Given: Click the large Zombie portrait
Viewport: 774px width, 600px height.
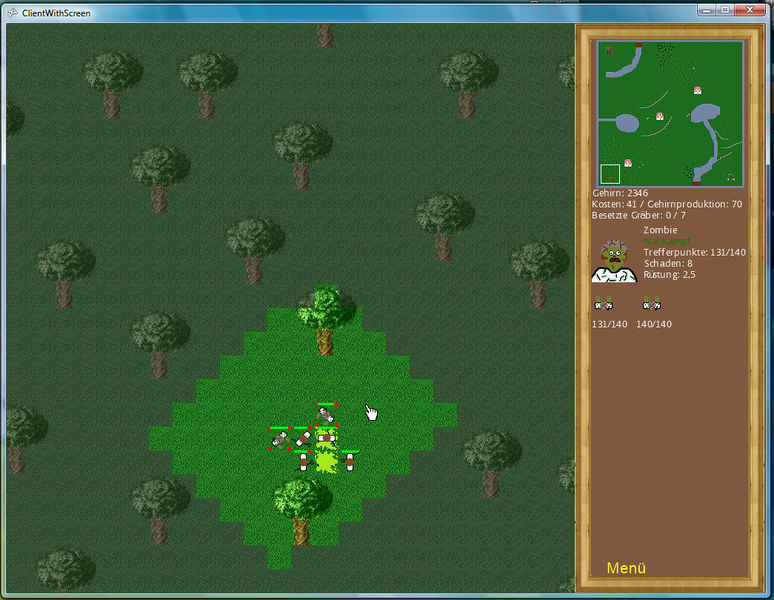Looking at the screenshot, I should pyautogui.click(x=614, y=261).
